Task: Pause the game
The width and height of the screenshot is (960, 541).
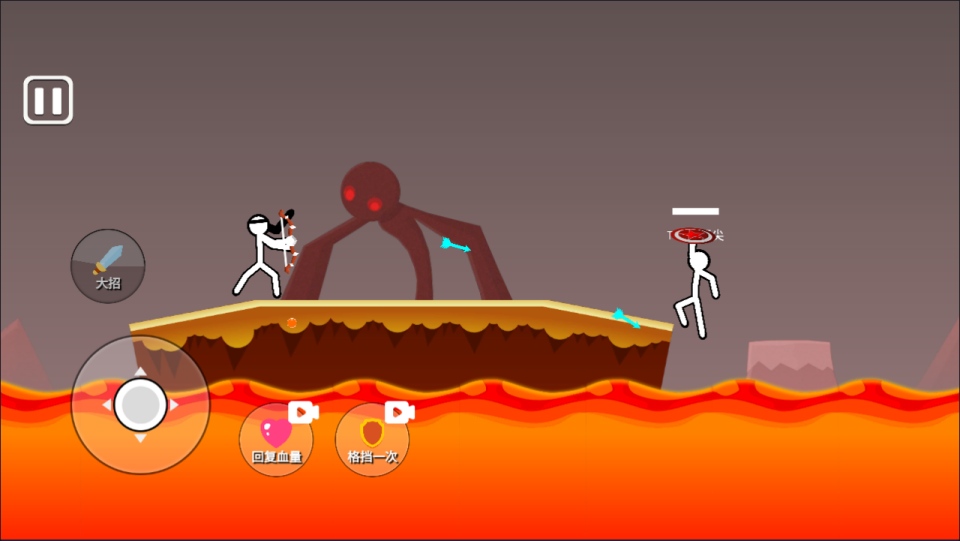Action: 48,100
